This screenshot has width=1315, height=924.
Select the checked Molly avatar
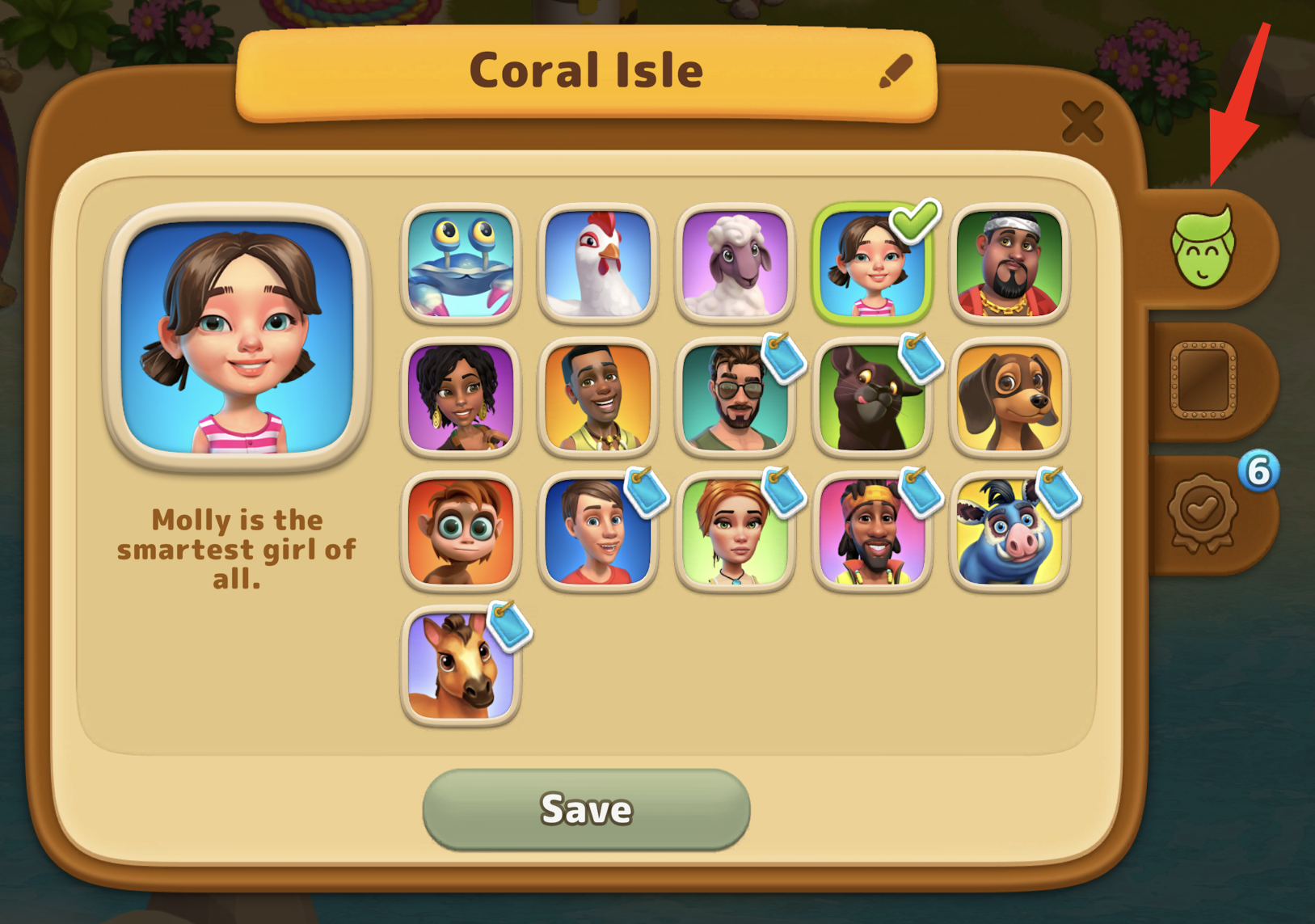click(x=872, y=263)
